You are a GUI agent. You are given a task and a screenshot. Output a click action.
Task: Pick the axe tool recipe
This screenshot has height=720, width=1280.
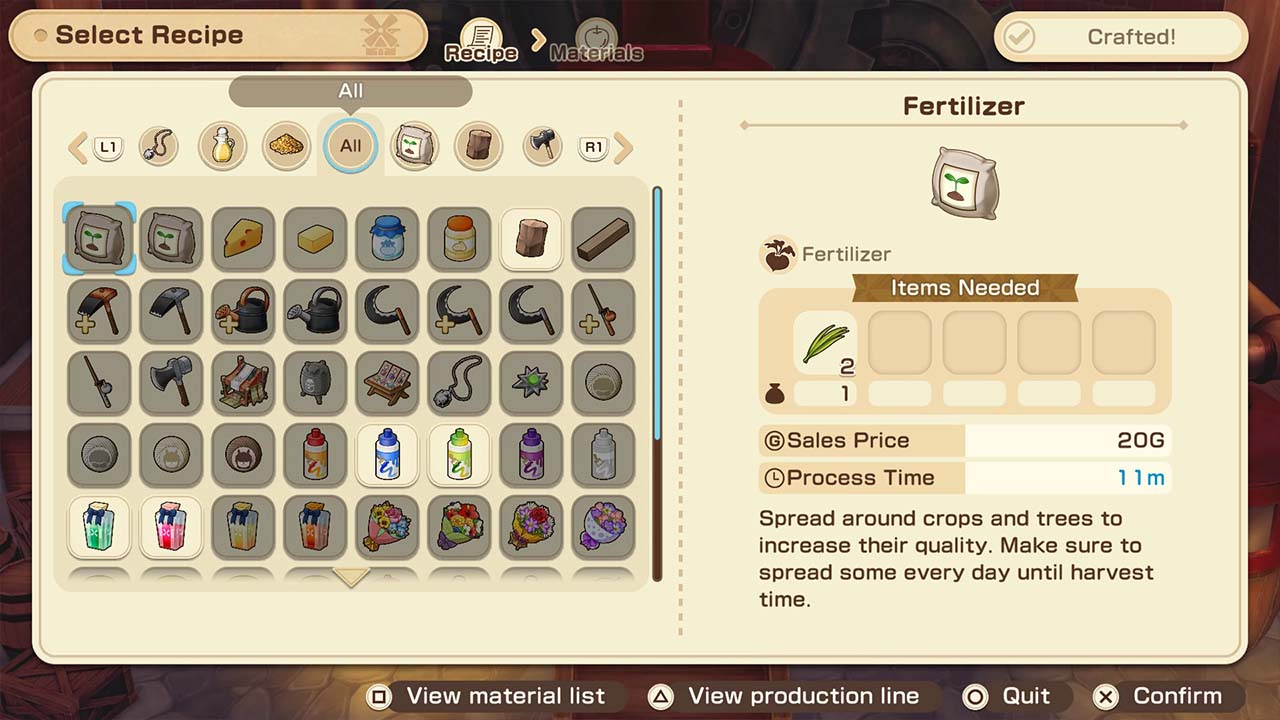pyautogui.click(x=171, y=383)
